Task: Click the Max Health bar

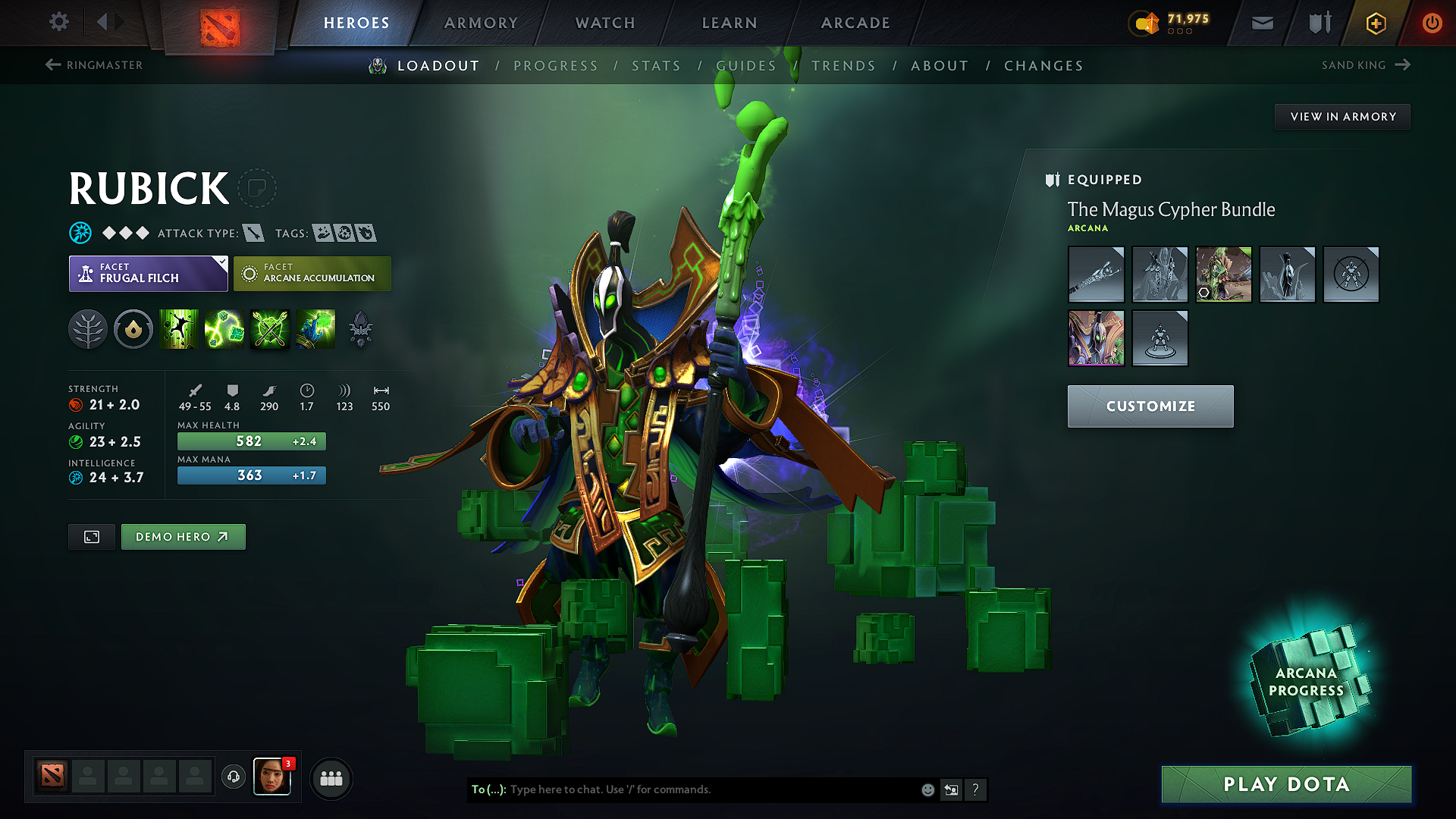Action: tap(251, 441)
